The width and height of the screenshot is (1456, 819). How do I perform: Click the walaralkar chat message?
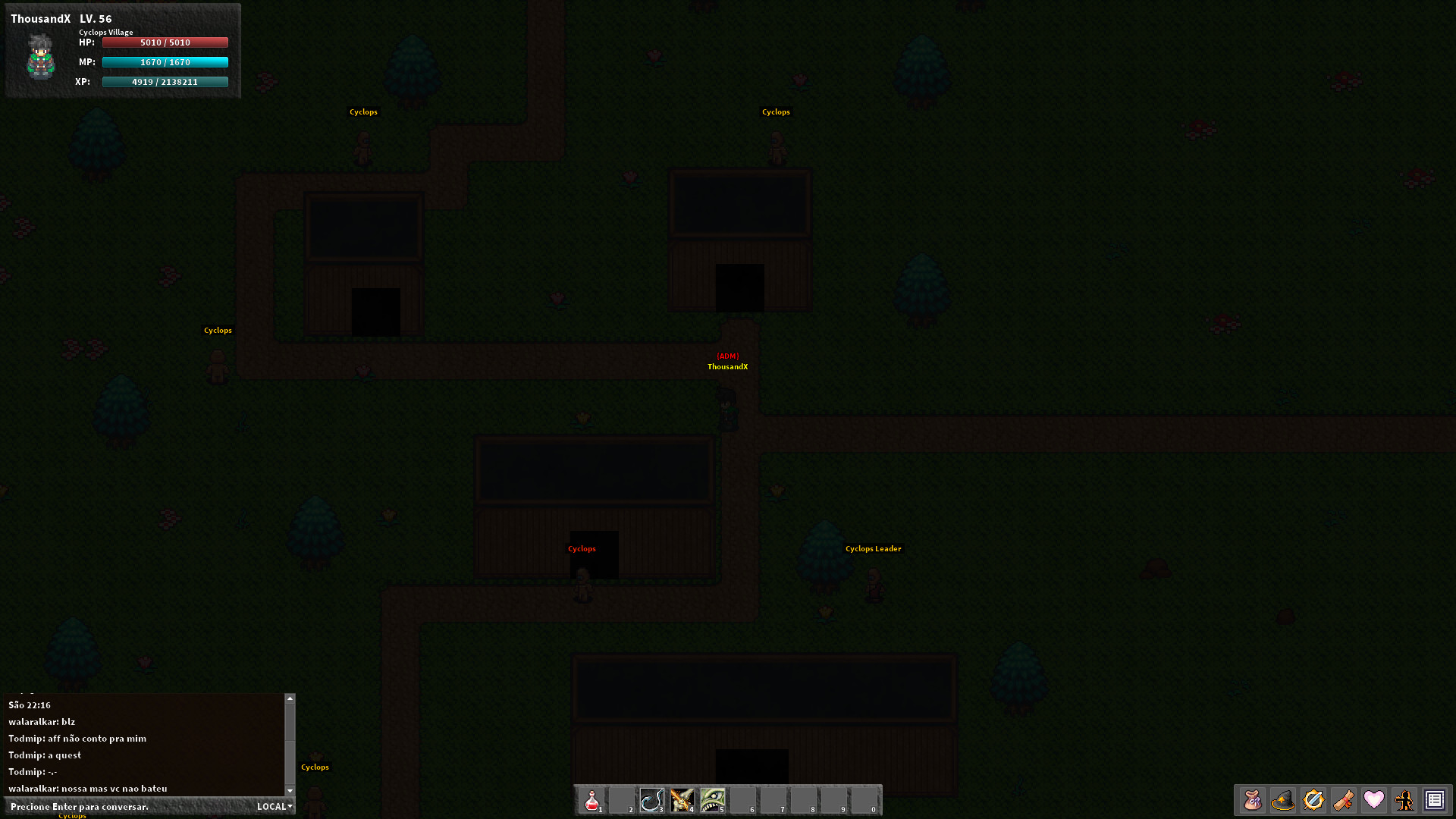pos(42,721)
